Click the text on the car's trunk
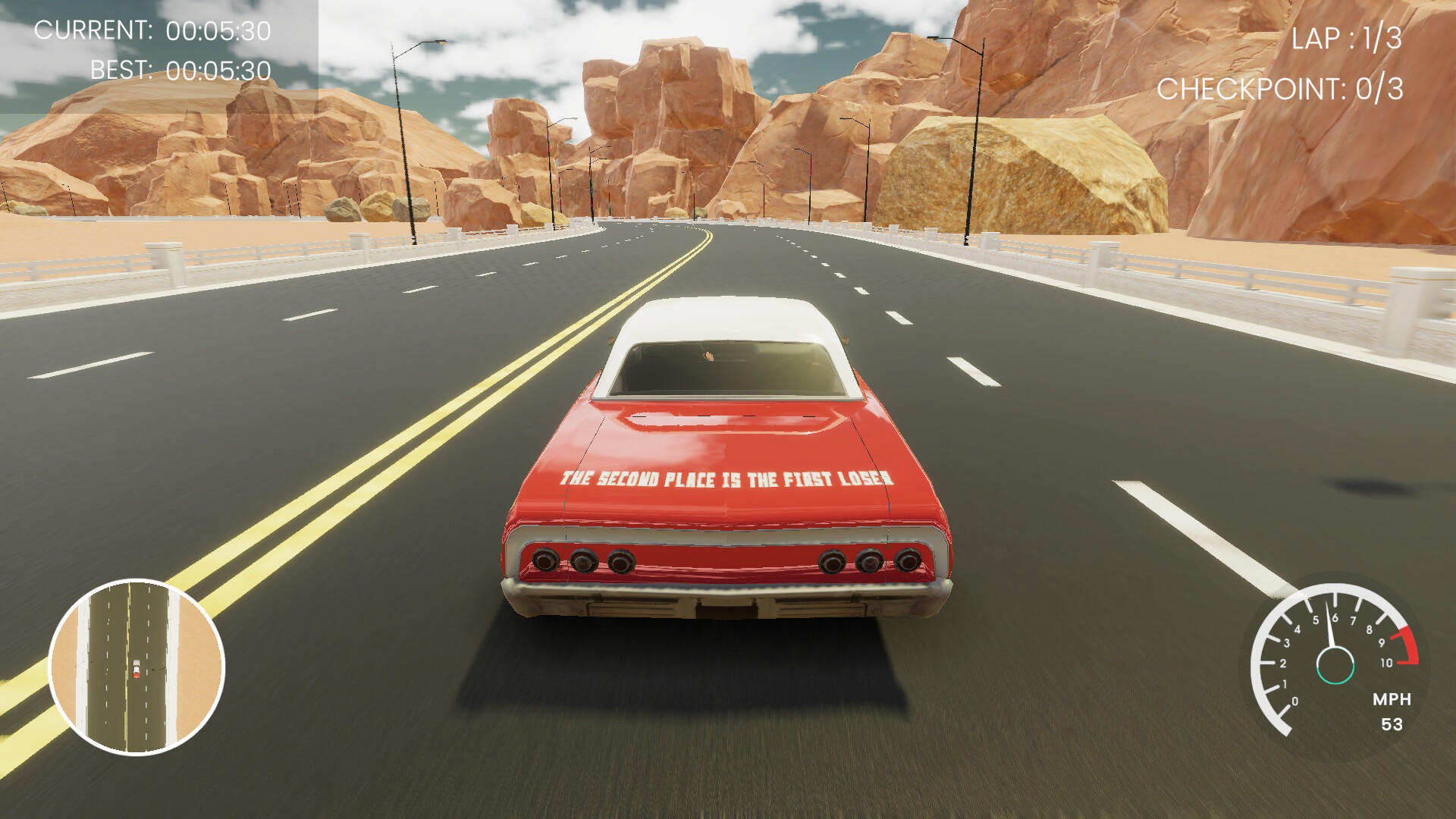The width and height of the screenshot is (1456, 819). (x=726, y=479)
